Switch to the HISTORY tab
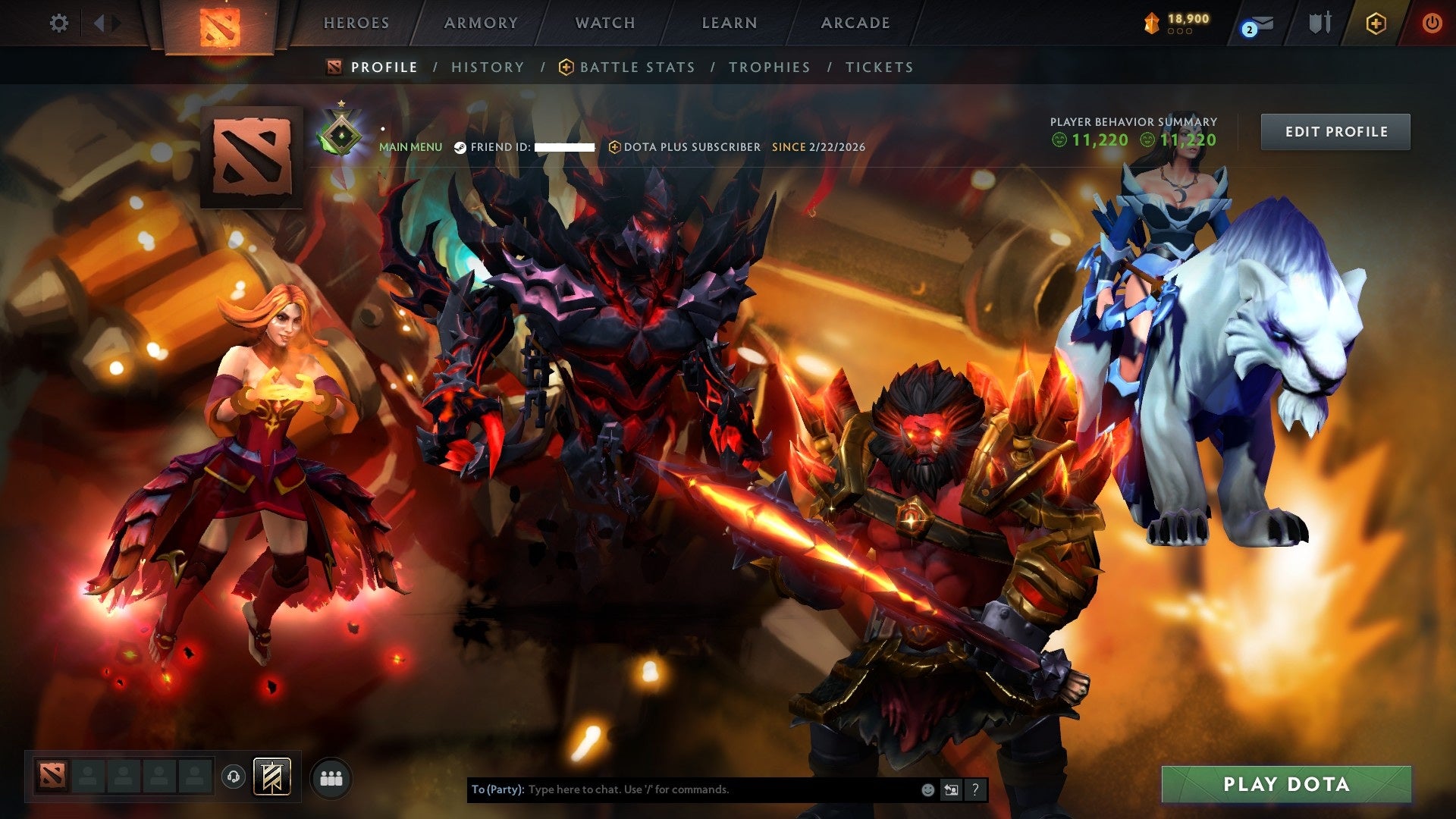The width and height of the screenshot is (1456, 819). [488, 67]
